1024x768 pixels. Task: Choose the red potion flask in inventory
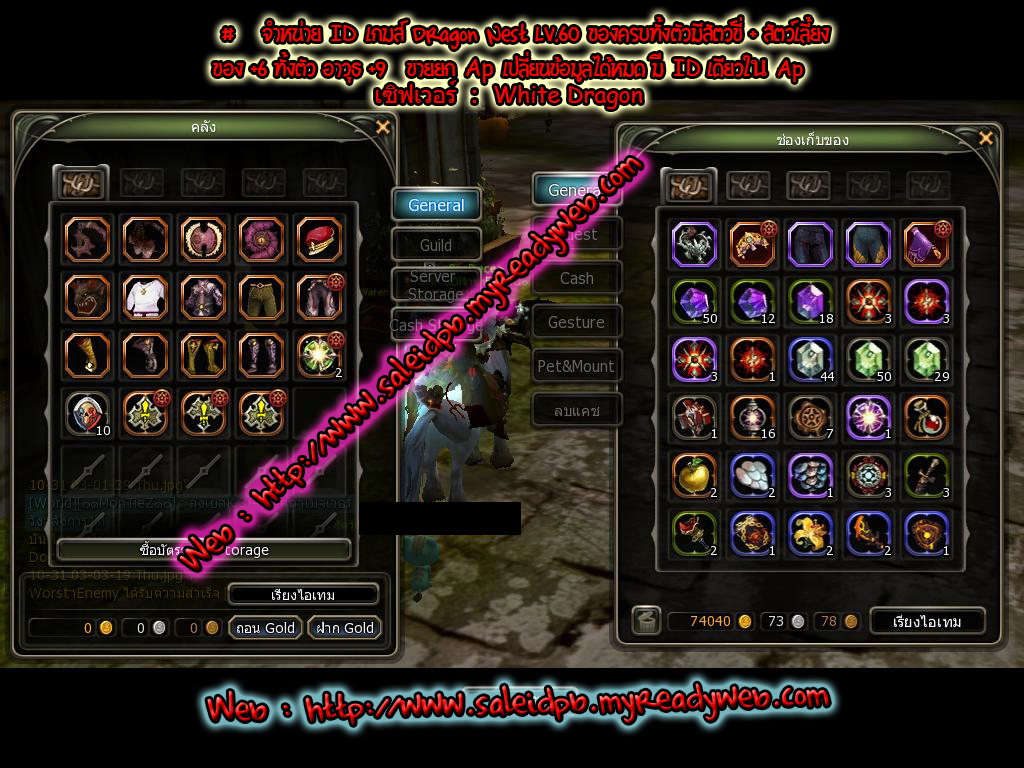tap(925, 417)
